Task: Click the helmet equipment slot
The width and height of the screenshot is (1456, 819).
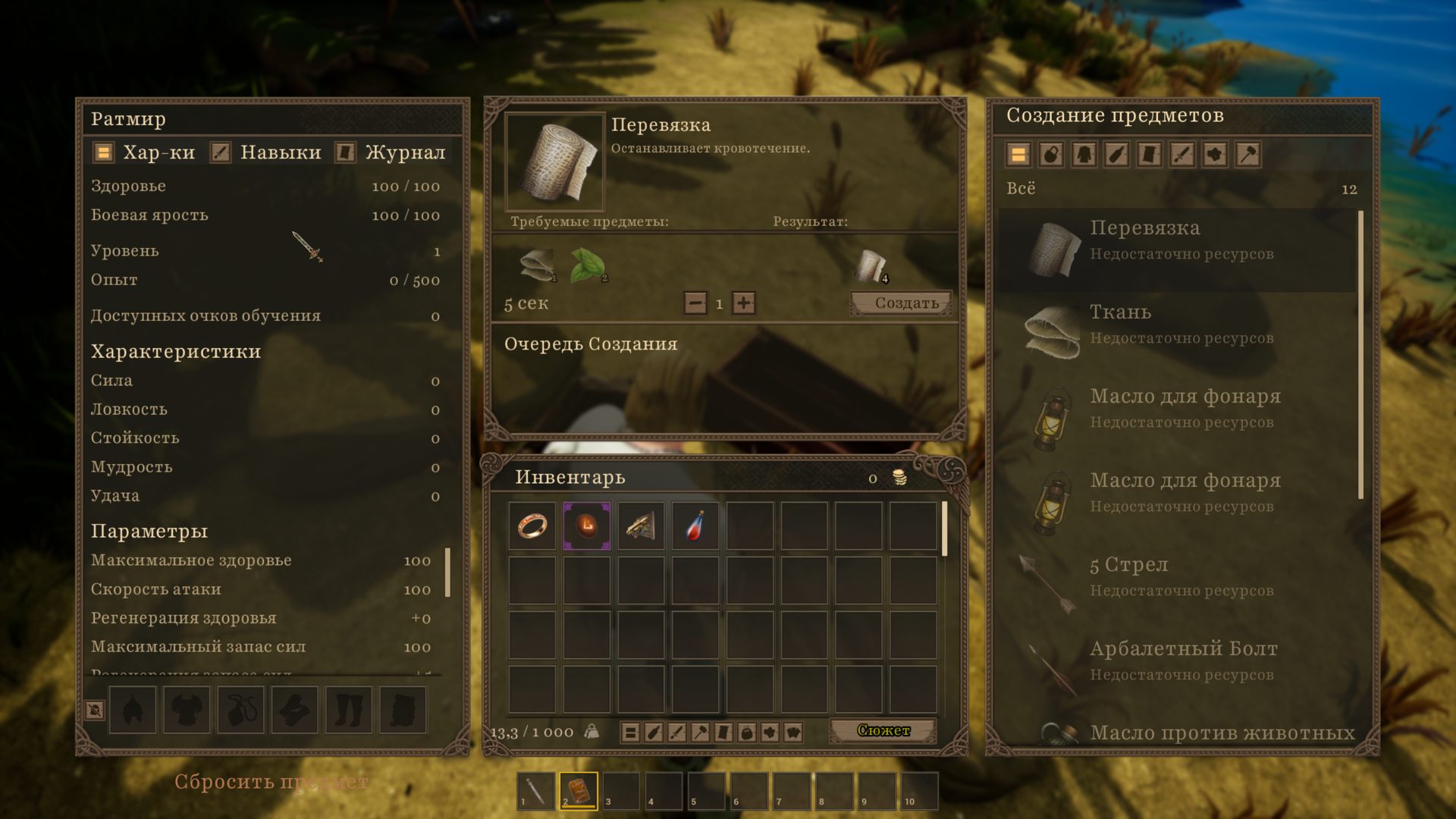Action: [x=133, y=710]
